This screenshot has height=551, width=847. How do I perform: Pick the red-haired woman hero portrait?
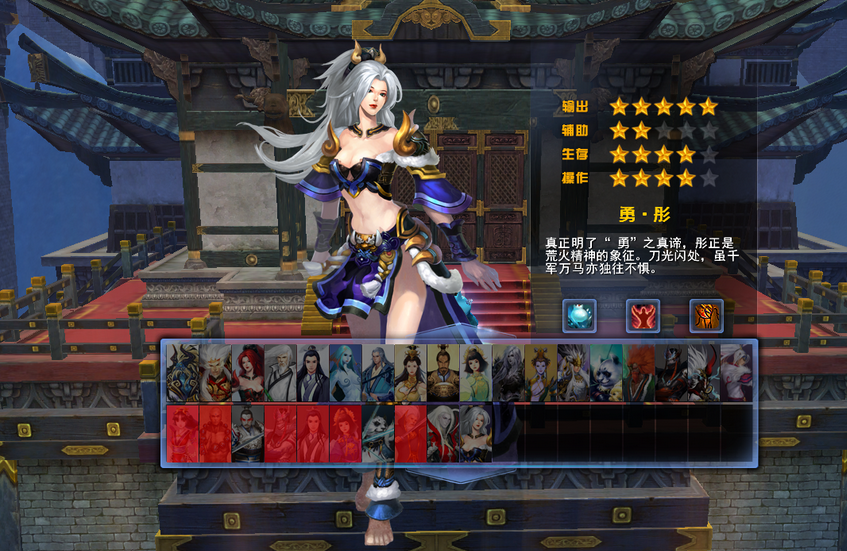pyautogui.click(x=248, y=373)
